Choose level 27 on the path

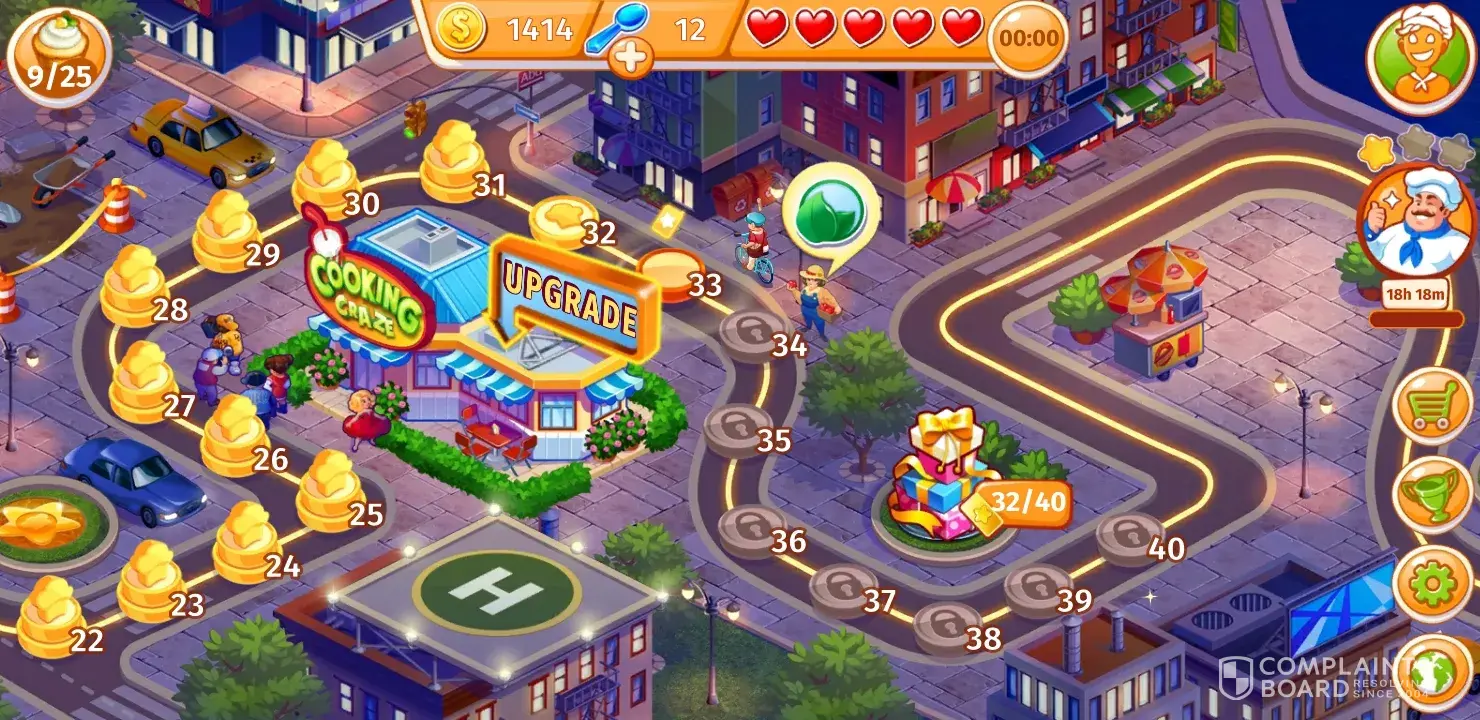click(x=144, y=382)
